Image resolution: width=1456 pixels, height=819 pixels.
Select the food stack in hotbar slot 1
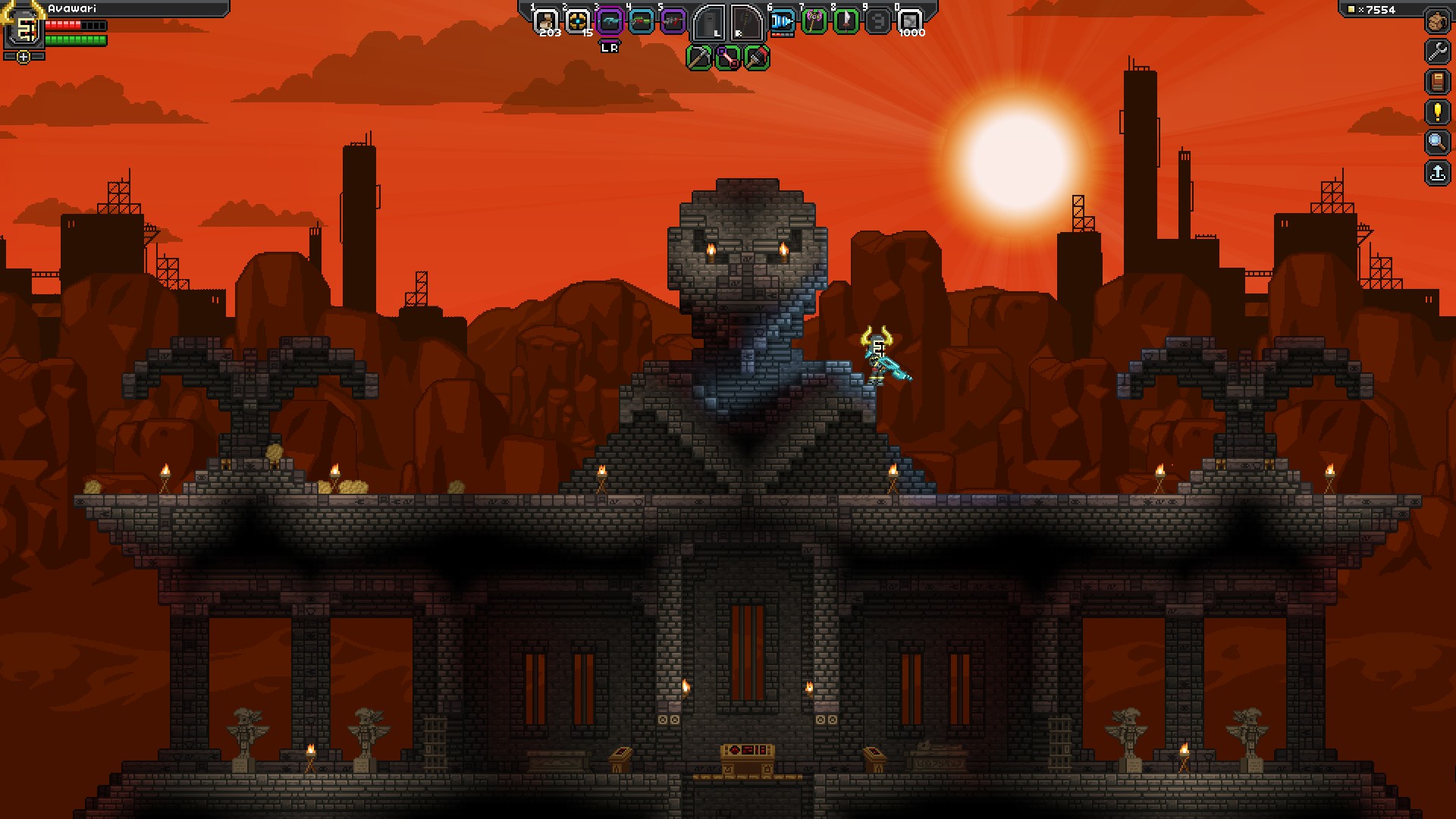pyautogui.click(x=546, y=20)
